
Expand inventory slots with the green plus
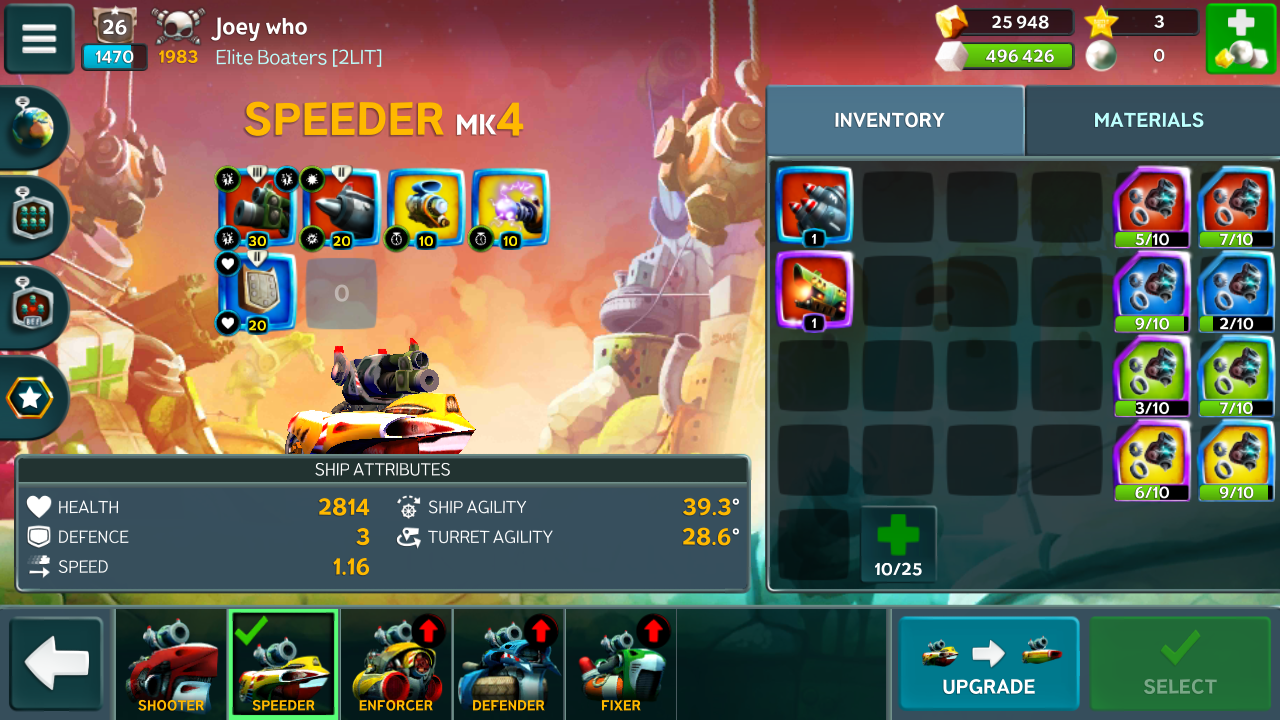click(898, 545)
